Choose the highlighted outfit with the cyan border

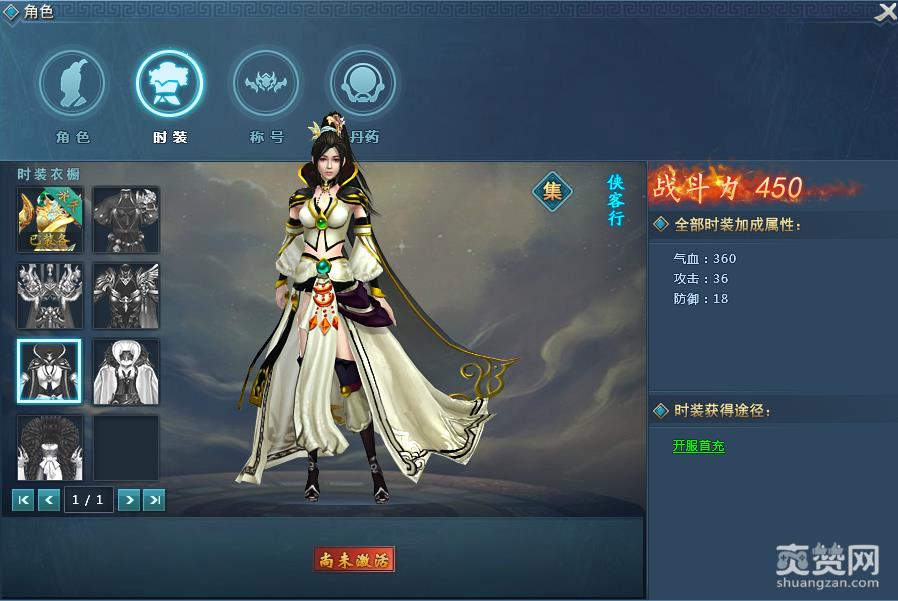49,371
